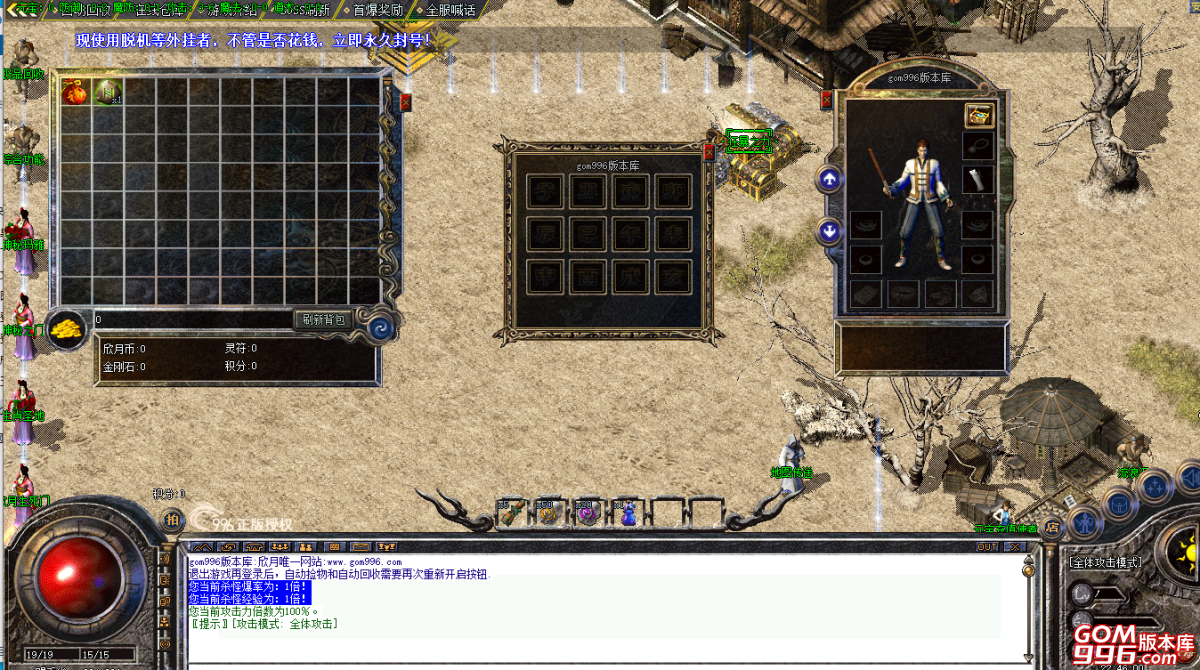Image resolution: width=1200 pixels, height=670 pixels.
Task: Open the treasure chest icon in equipment panel
Action: 978,114
